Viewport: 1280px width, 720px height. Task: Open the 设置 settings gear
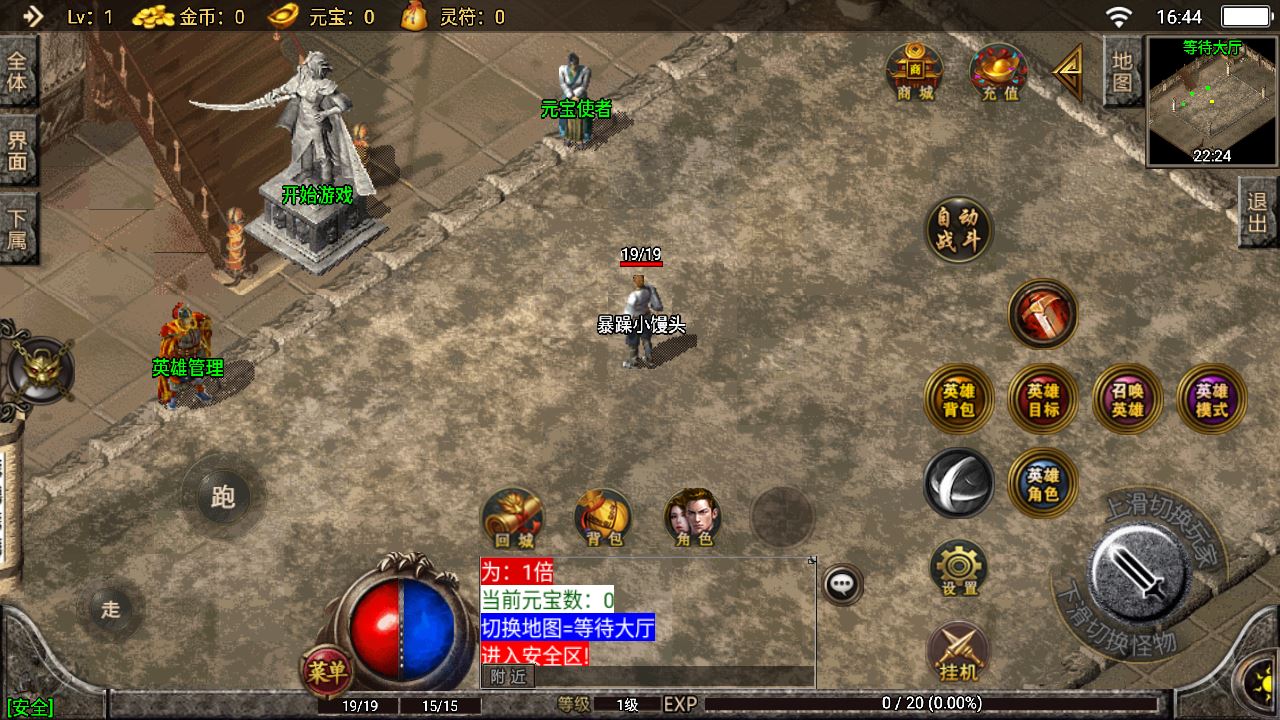[x=959, y=568]
